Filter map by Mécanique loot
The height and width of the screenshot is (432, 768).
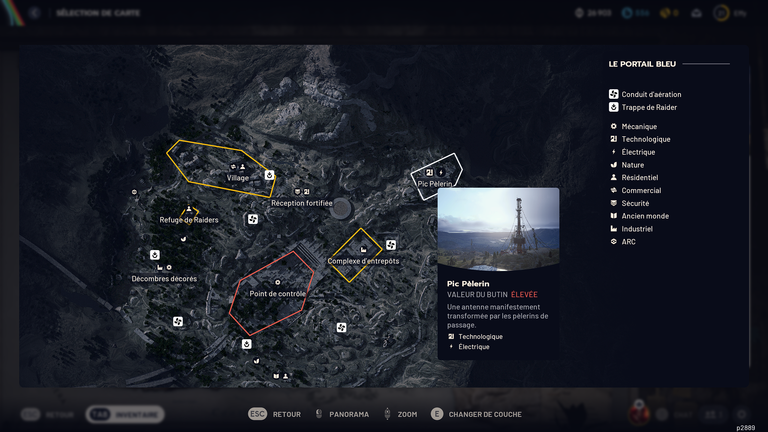tap(639, 127)
